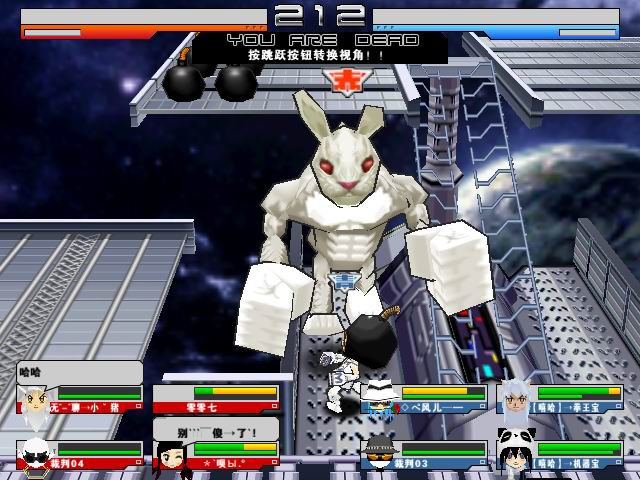This screenshot has width=640, height=480.
Task: Select player panel named 零零七
Action: pyautogui.click(x=215, y=399)
